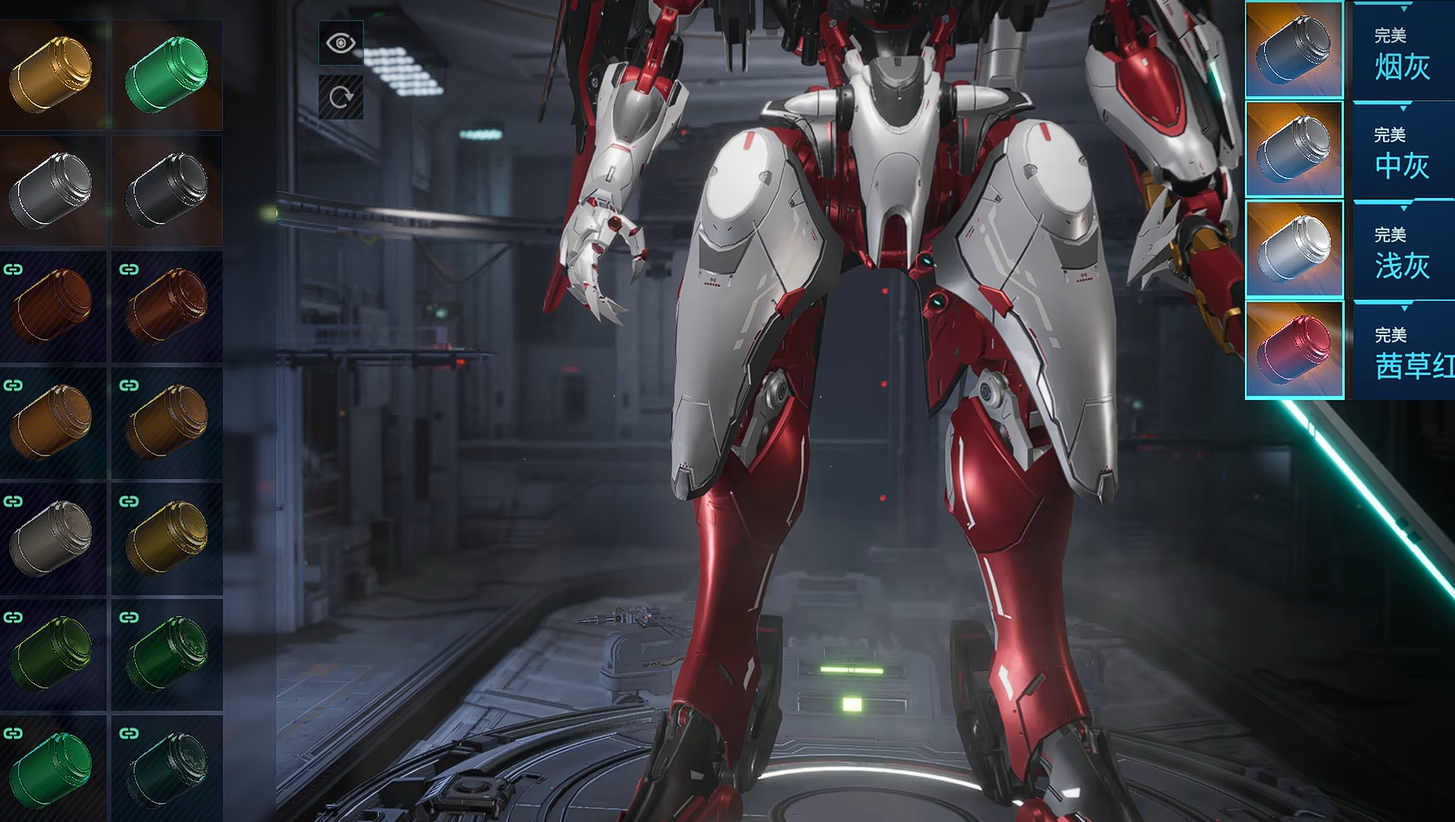Pick the 浅灰 light-gray paint slot
Viewport: 1455px width, 822px height.
1294,250
